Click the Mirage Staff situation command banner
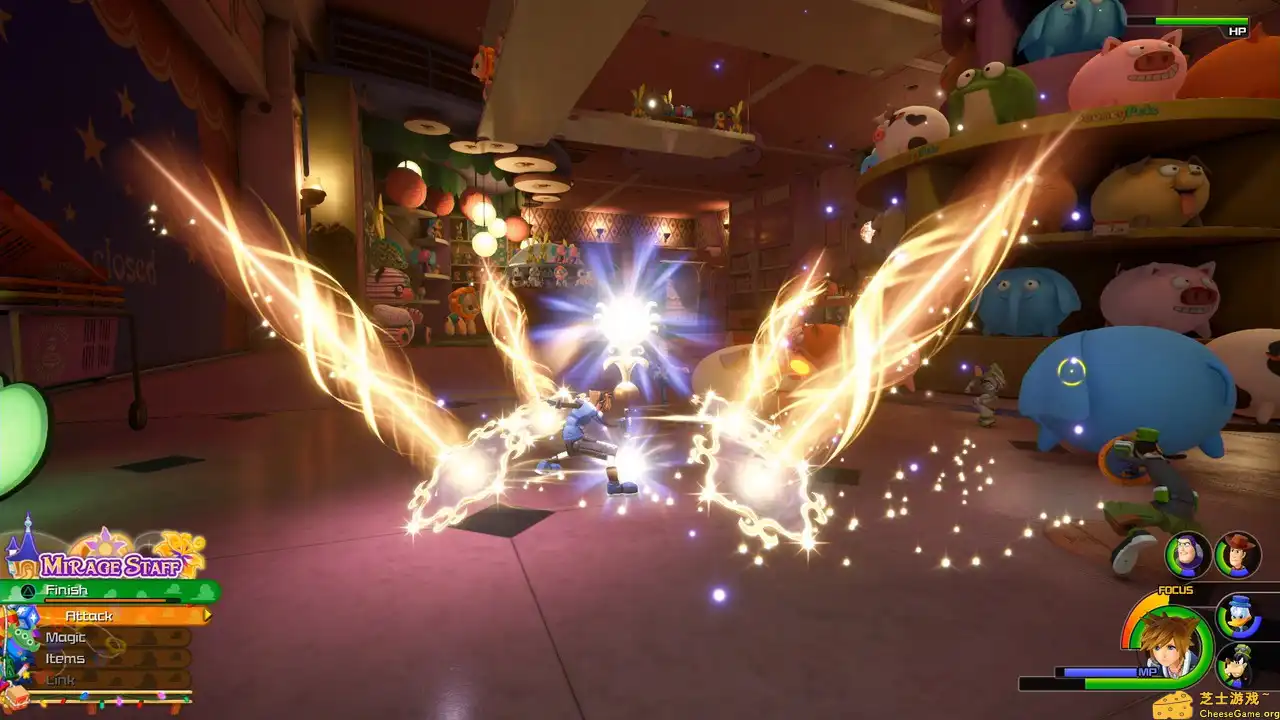The width and height of the screenshot is (1280, 720). pyautogui.click(x=111, y=566)
